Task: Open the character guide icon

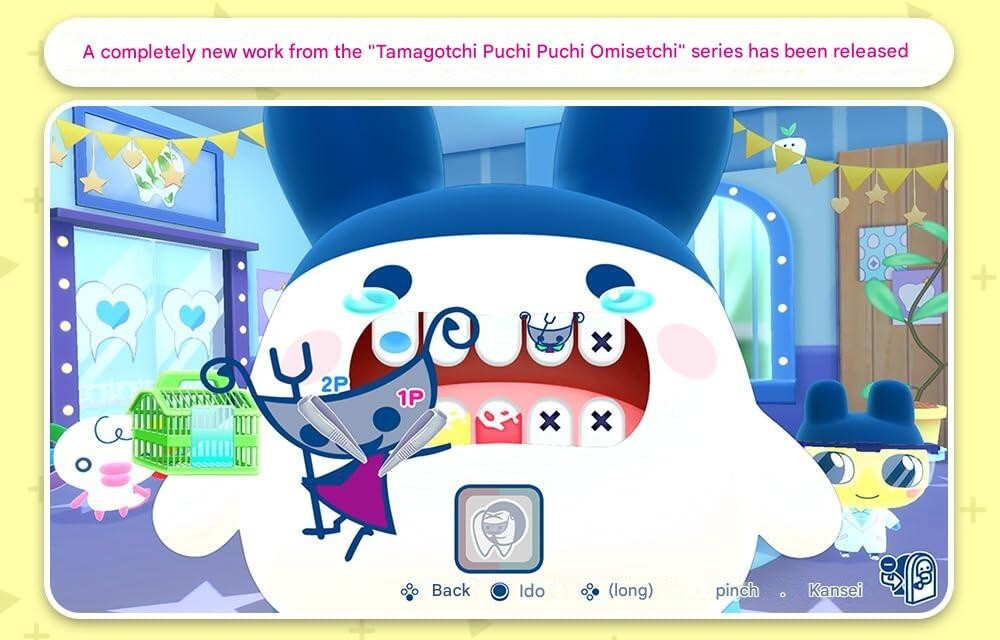Action: (x=907, y=577)
